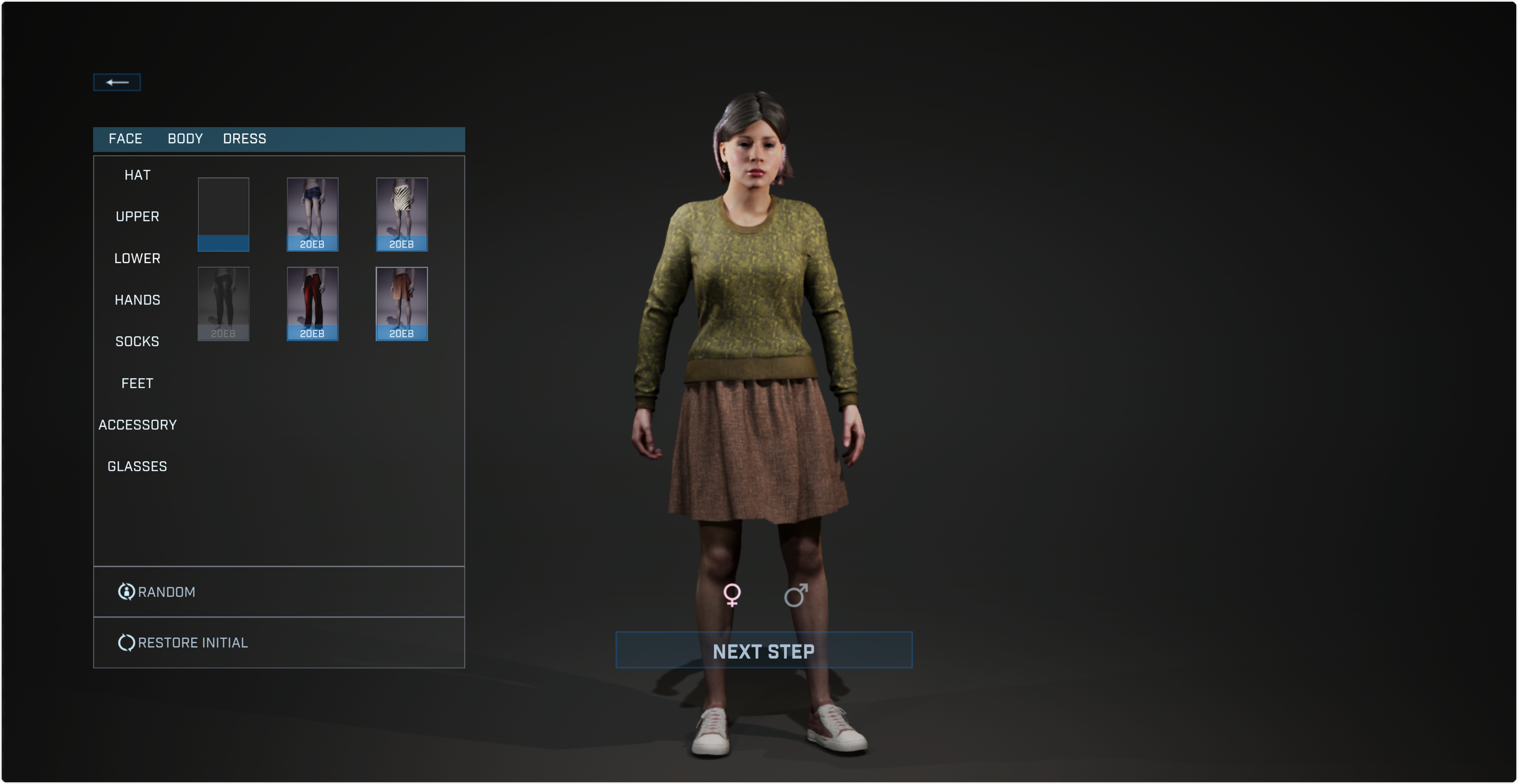Select the DRESS tab
The image size is (1518, 784).
click(x=245, y=139)
